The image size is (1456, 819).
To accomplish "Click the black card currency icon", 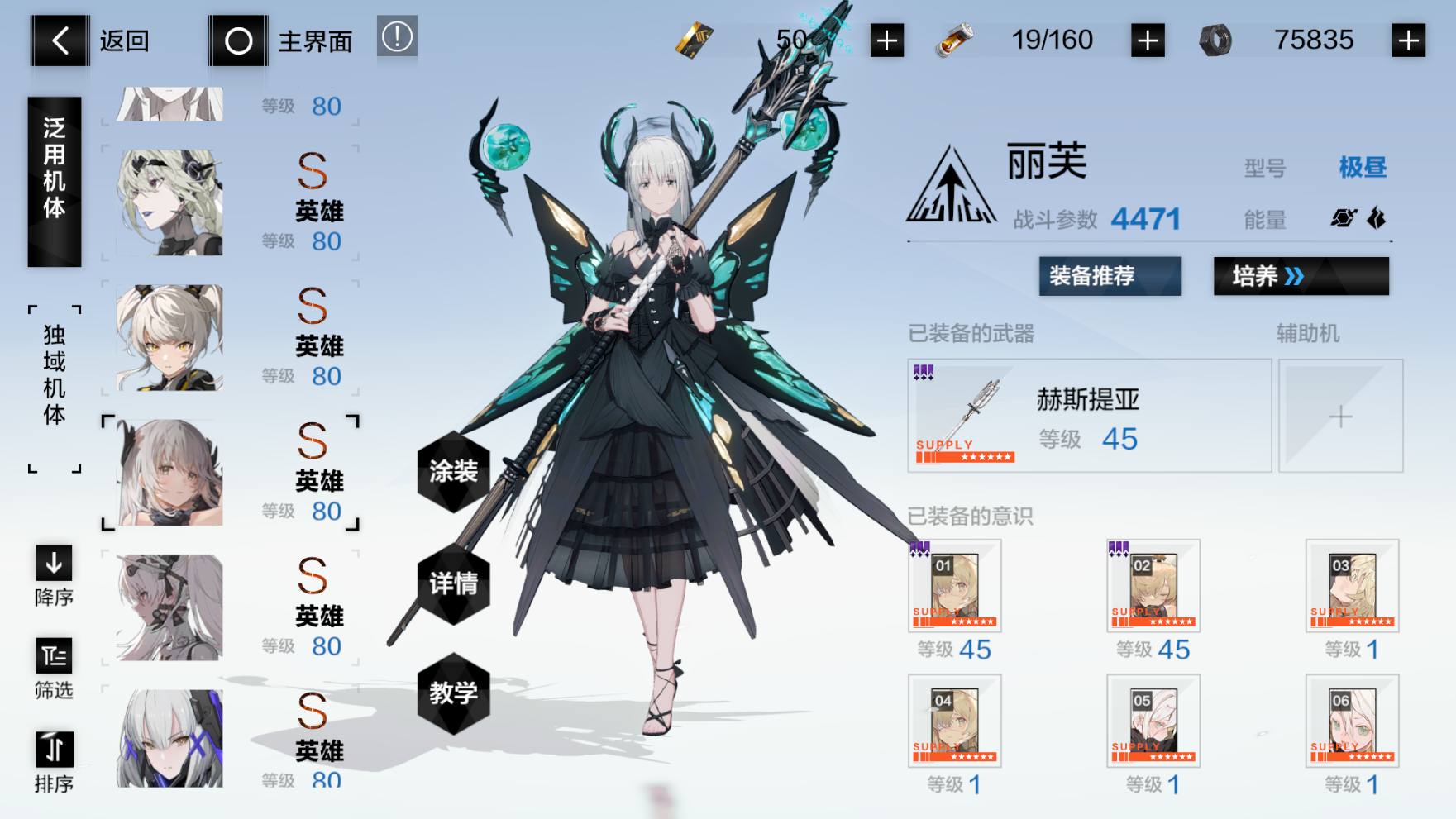I will [693, 38].
